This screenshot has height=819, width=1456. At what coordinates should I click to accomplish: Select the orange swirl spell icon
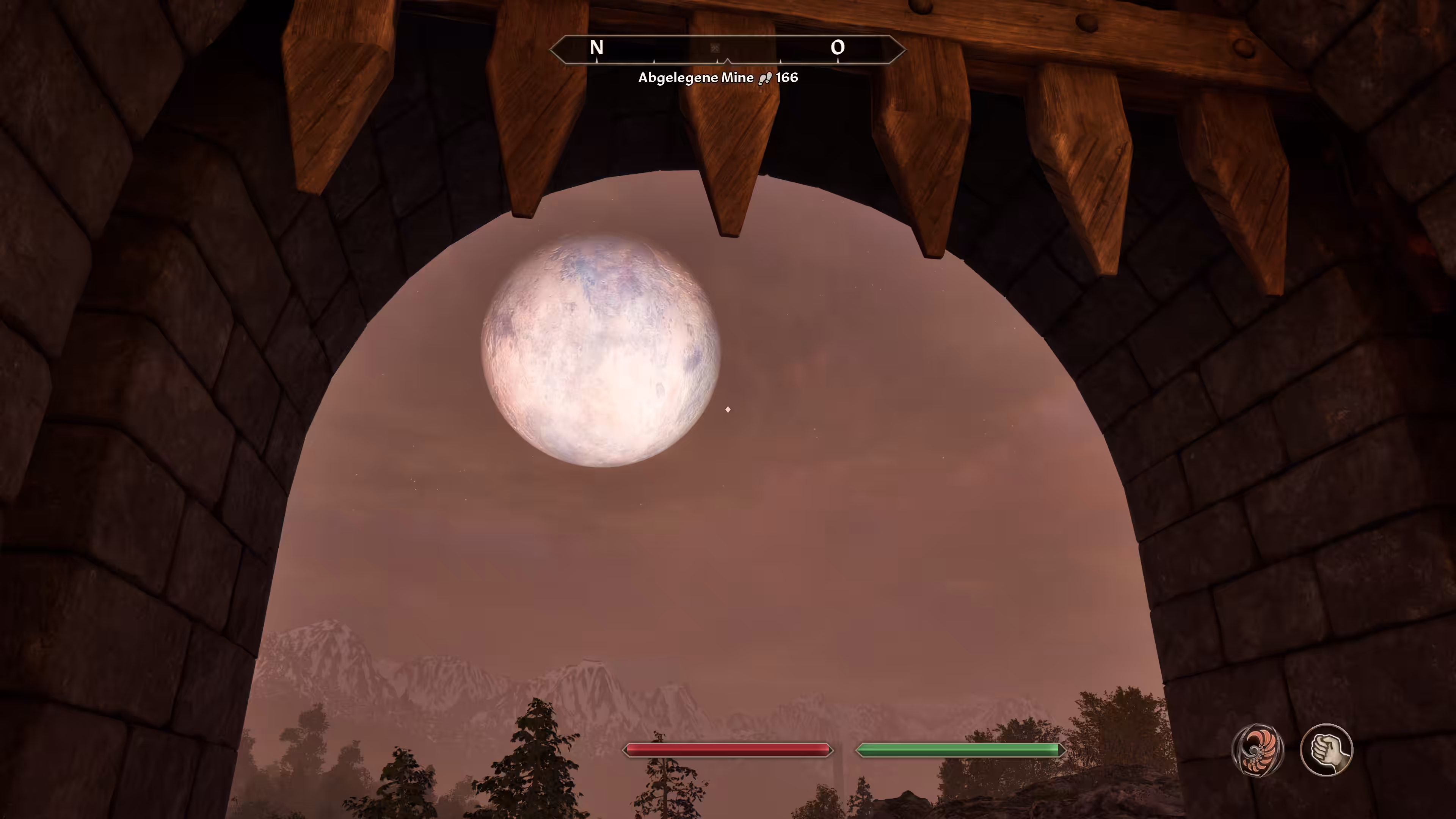click(x=1258, y=750)
